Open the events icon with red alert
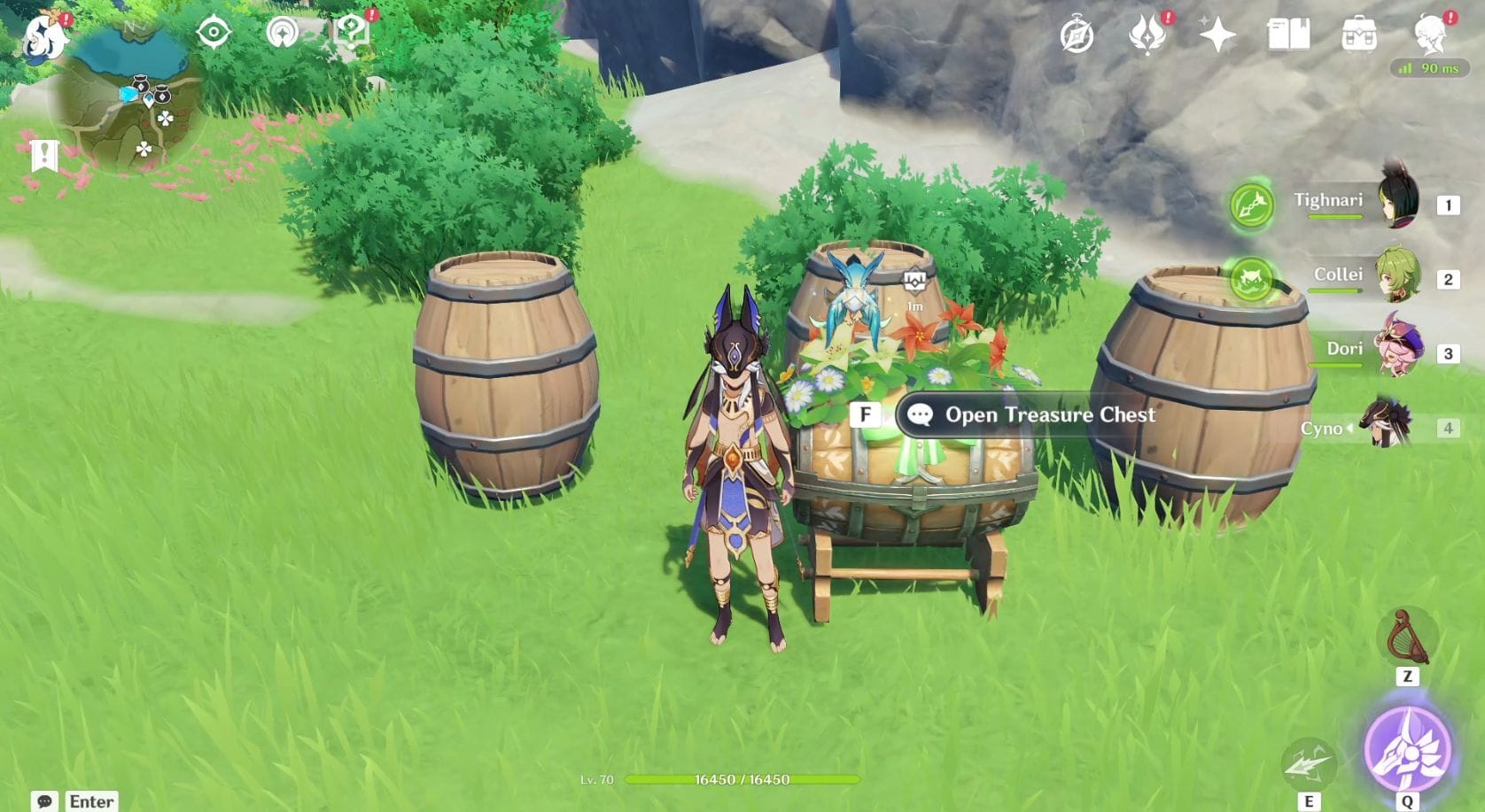1485x812 pixels. pos(1147,35)
